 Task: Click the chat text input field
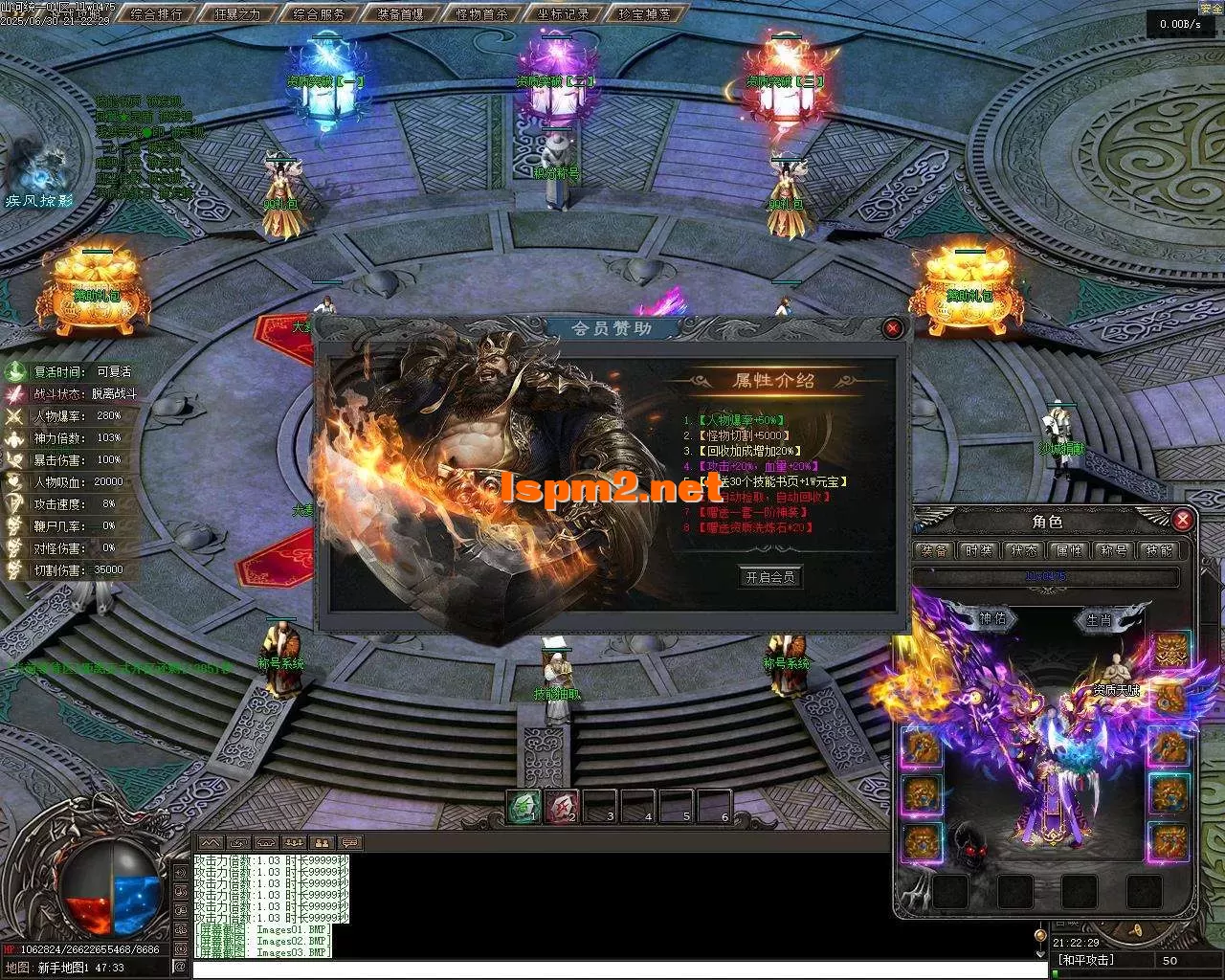612,969
